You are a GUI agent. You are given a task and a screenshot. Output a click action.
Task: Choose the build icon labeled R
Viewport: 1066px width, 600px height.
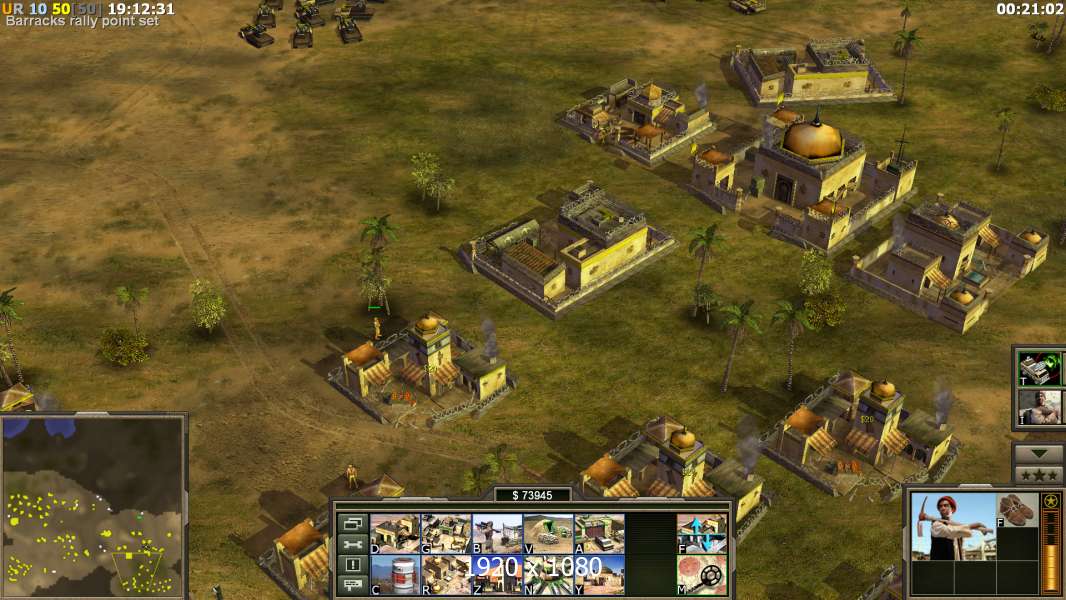pyautogui.click(x=445, y=574)
